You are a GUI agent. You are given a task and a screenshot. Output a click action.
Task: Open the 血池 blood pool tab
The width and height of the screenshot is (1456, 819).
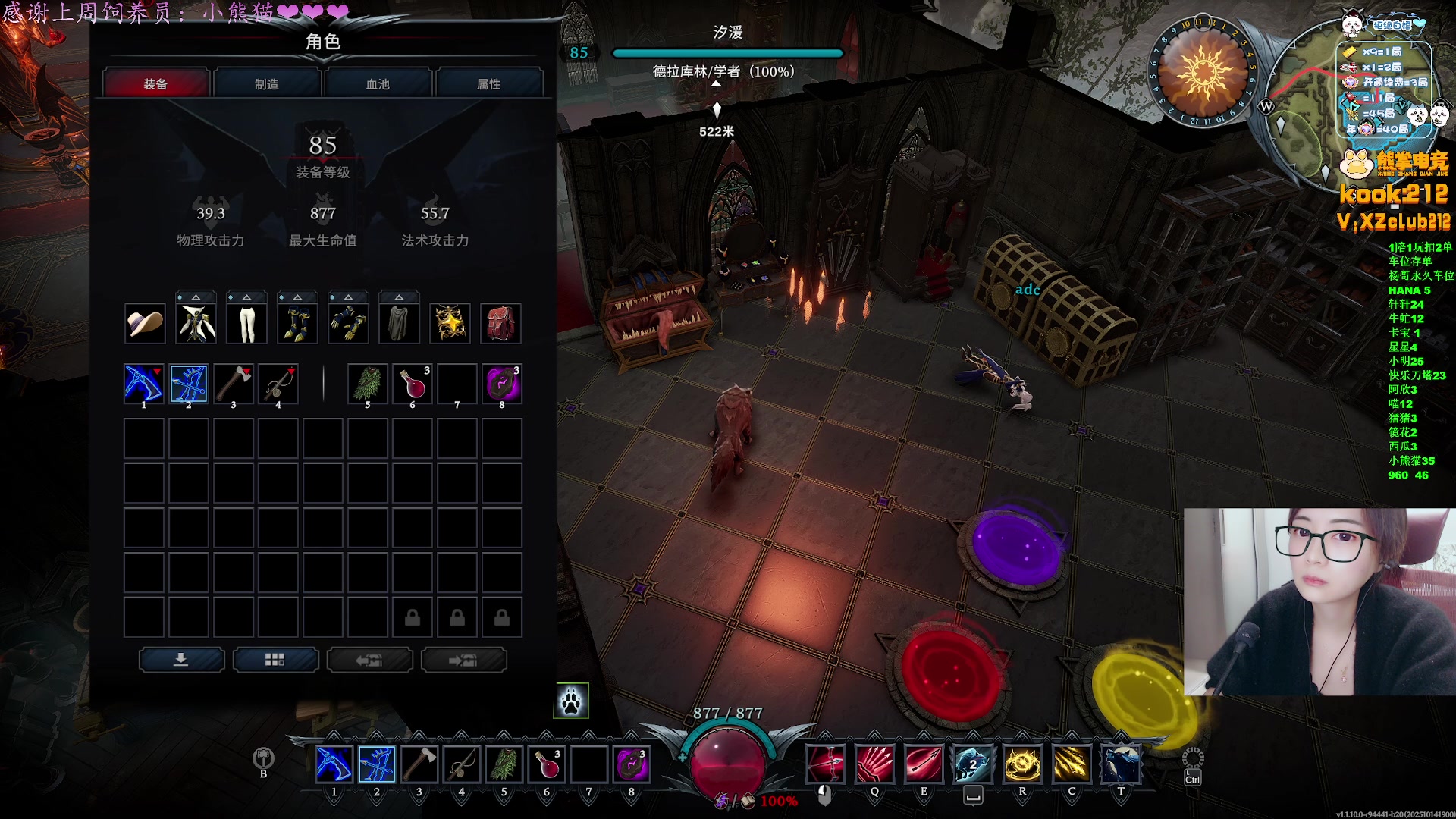[378, 83]
